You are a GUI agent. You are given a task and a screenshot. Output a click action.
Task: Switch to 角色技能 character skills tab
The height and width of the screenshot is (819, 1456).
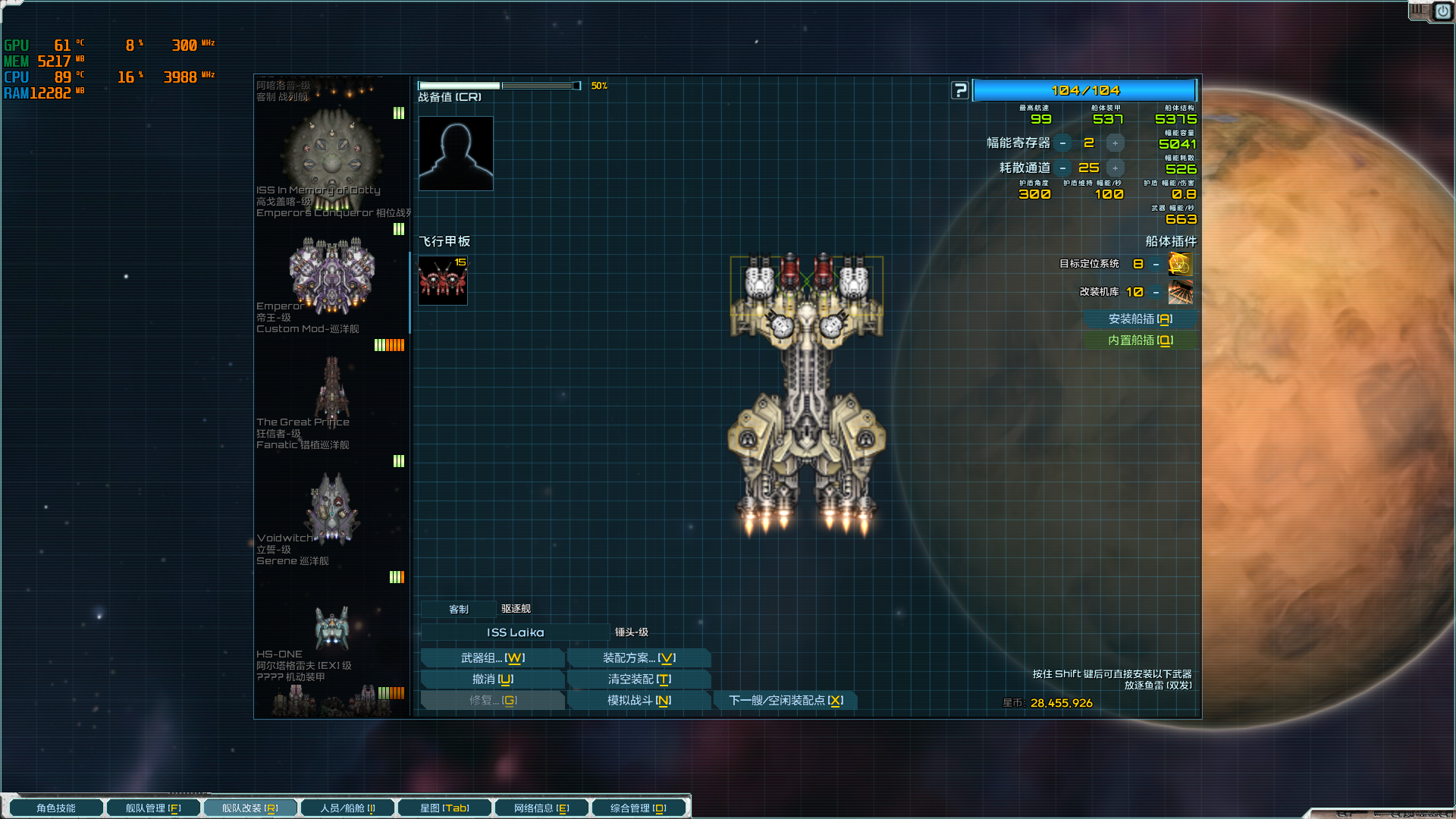pos(56,808)
